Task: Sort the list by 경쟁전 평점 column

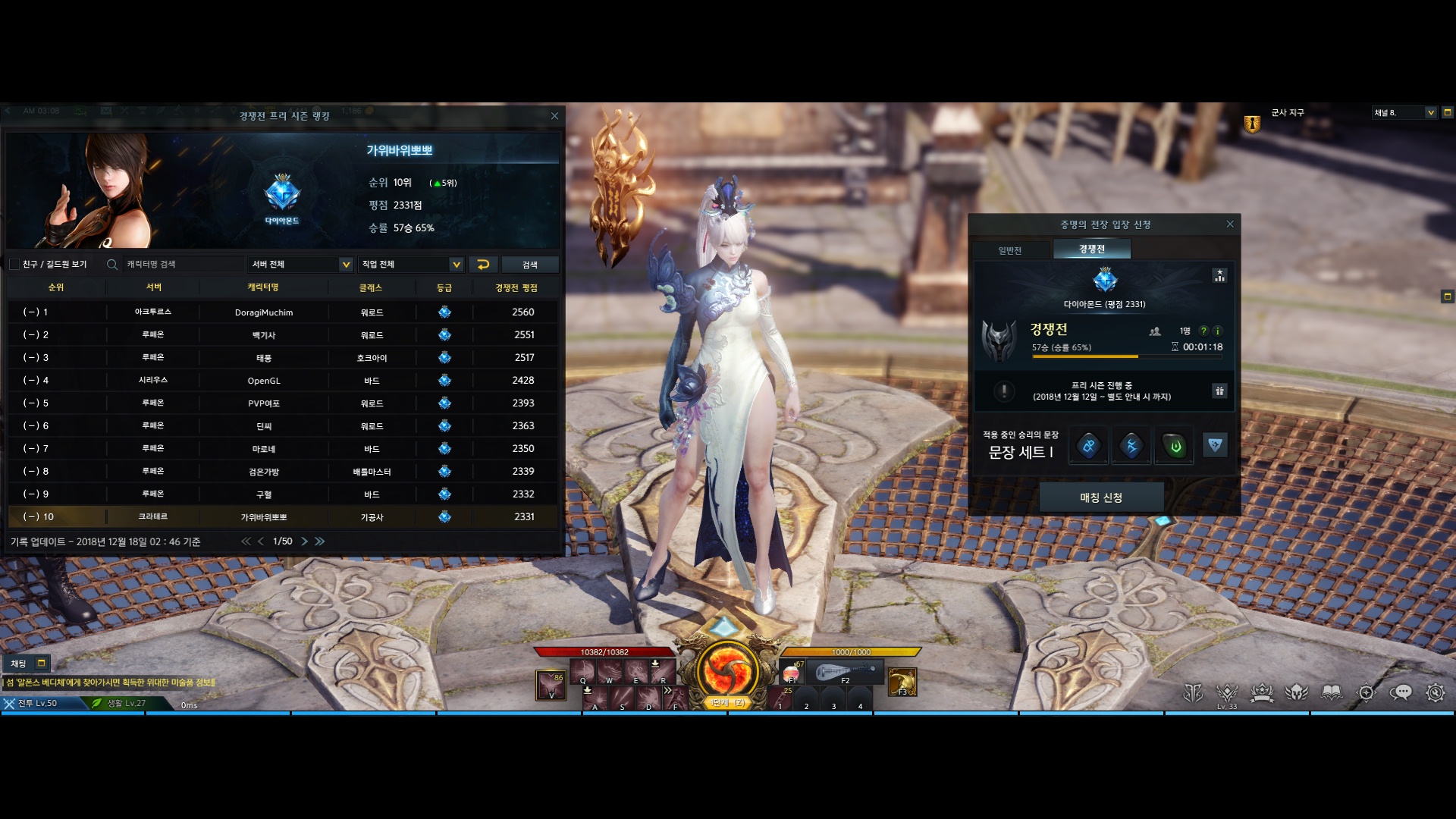Action: 516,288
